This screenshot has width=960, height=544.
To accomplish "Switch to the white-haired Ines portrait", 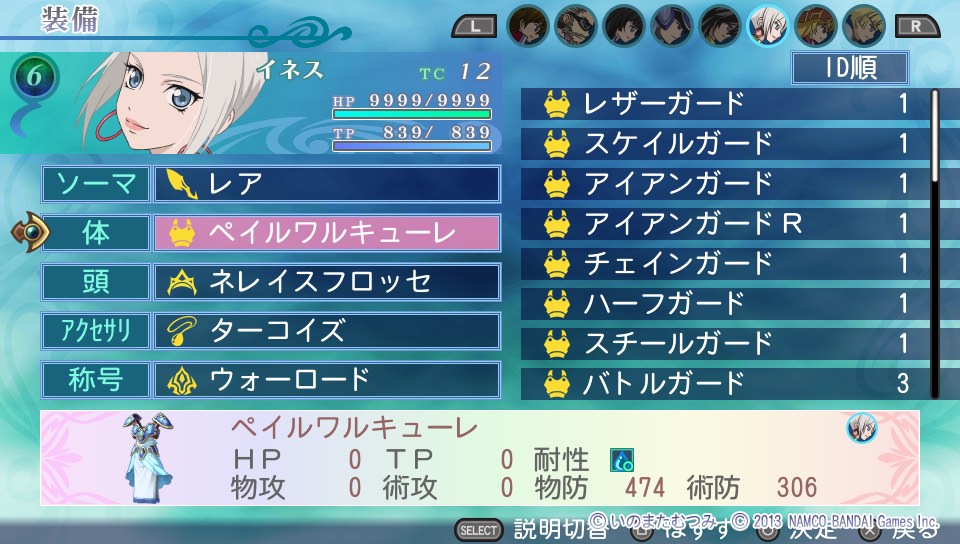I will click(x=766, y=25).
